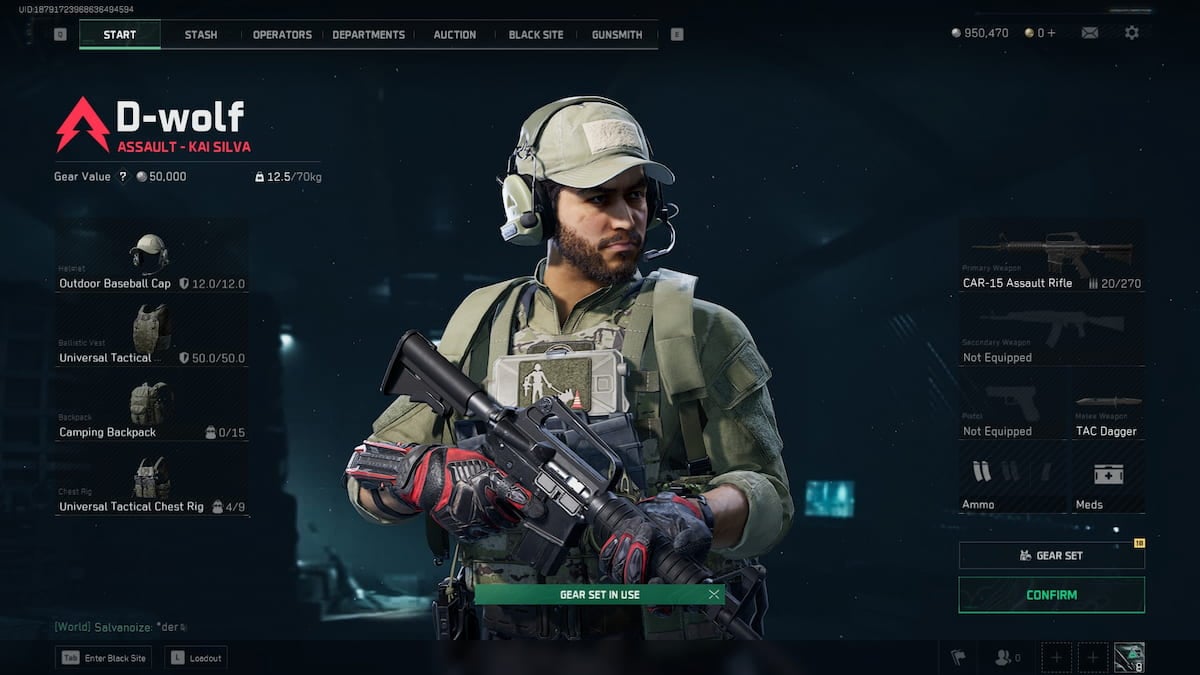Select the Black Site tab

pyautogui.click(x=536, y=35)
